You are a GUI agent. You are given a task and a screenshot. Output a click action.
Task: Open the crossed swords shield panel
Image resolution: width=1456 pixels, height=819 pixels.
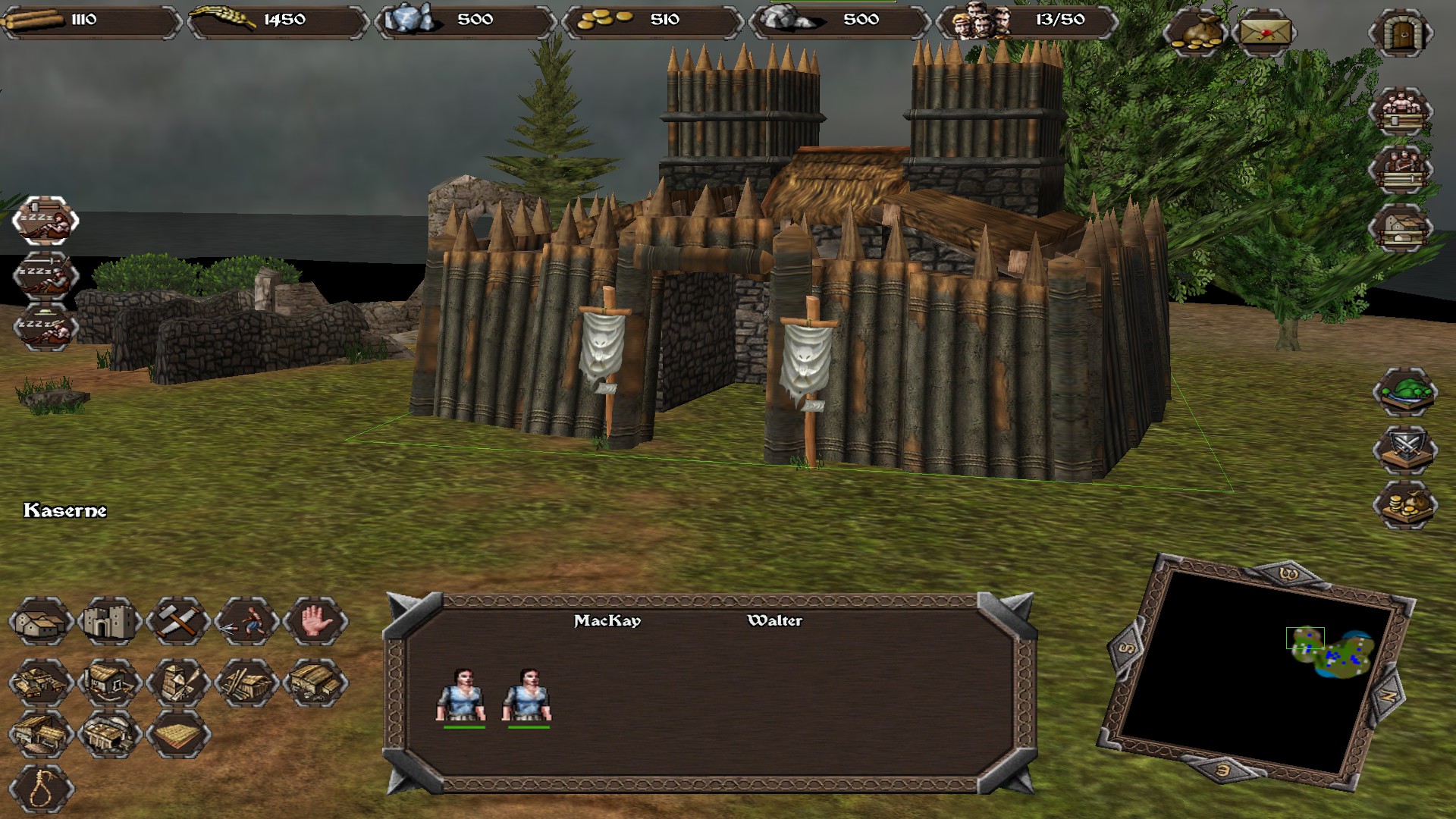(x=1404, y=448)
